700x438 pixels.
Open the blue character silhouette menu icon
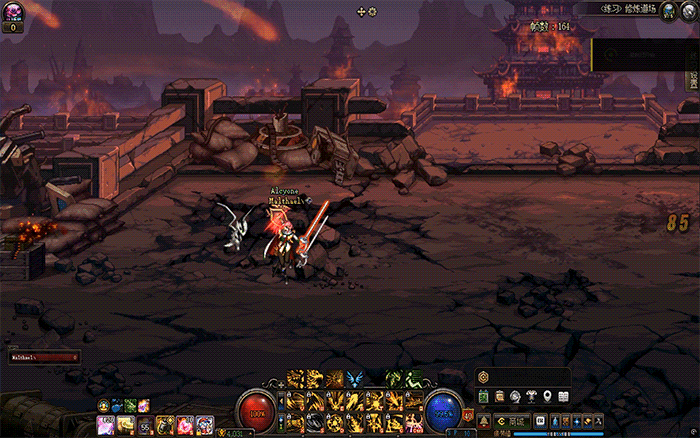(x=554, y=423)
